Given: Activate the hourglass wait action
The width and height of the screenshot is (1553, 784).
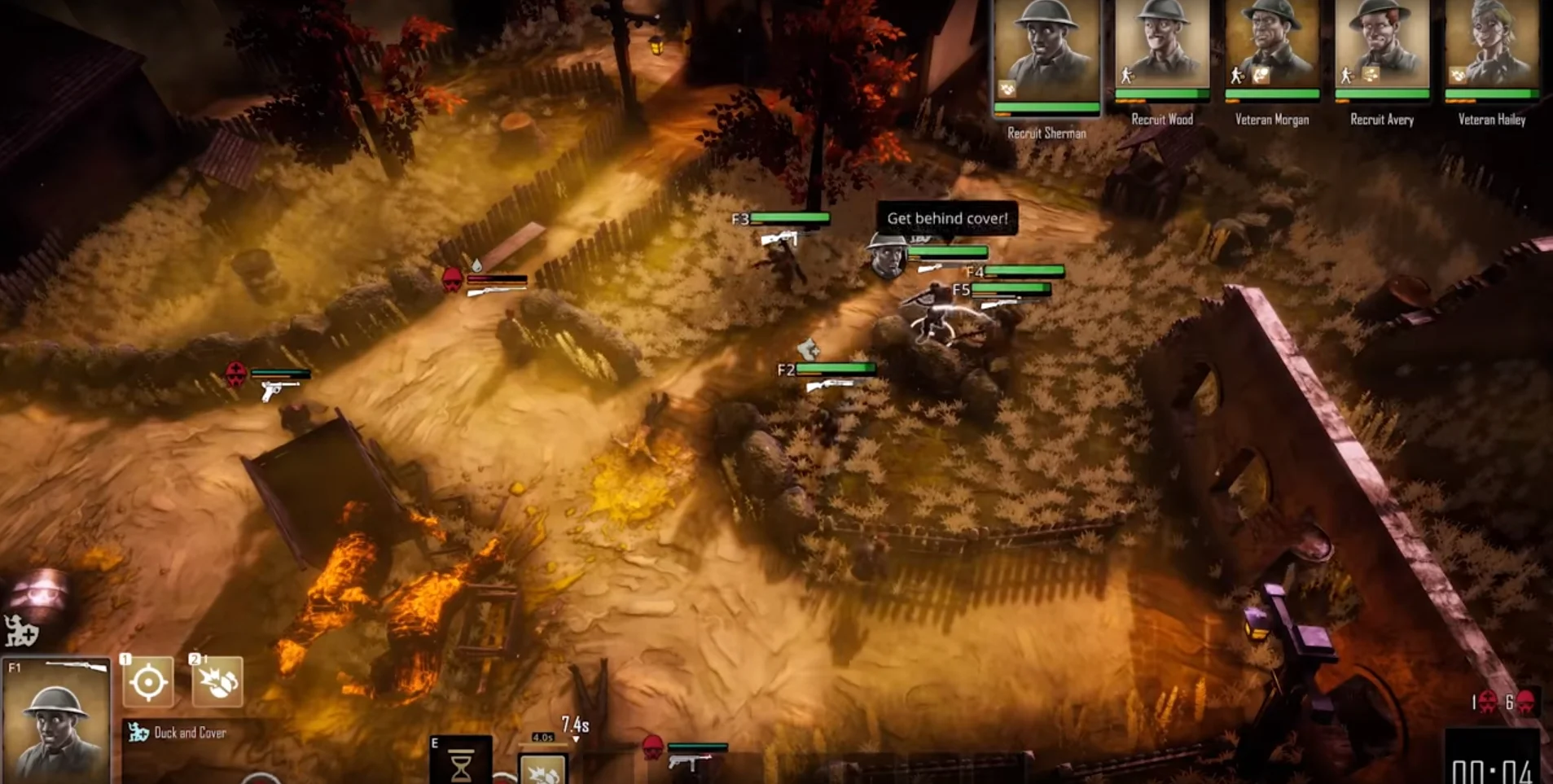Looking at the screenshot, I should click(x=461, y=762).
